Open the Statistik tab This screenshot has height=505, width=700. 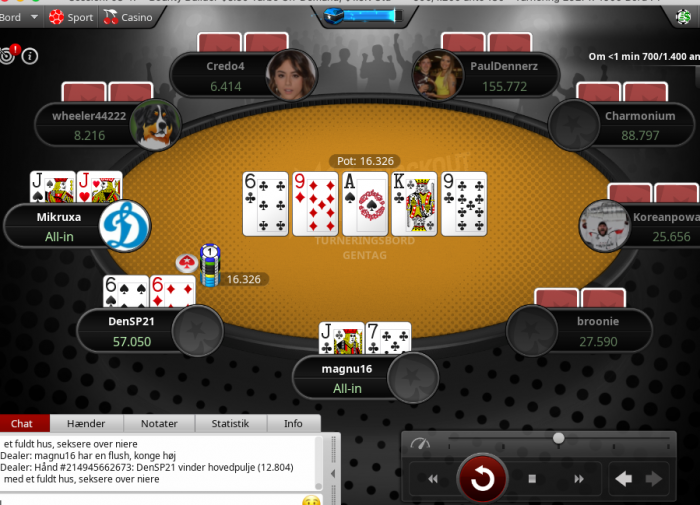pos(230,424)
